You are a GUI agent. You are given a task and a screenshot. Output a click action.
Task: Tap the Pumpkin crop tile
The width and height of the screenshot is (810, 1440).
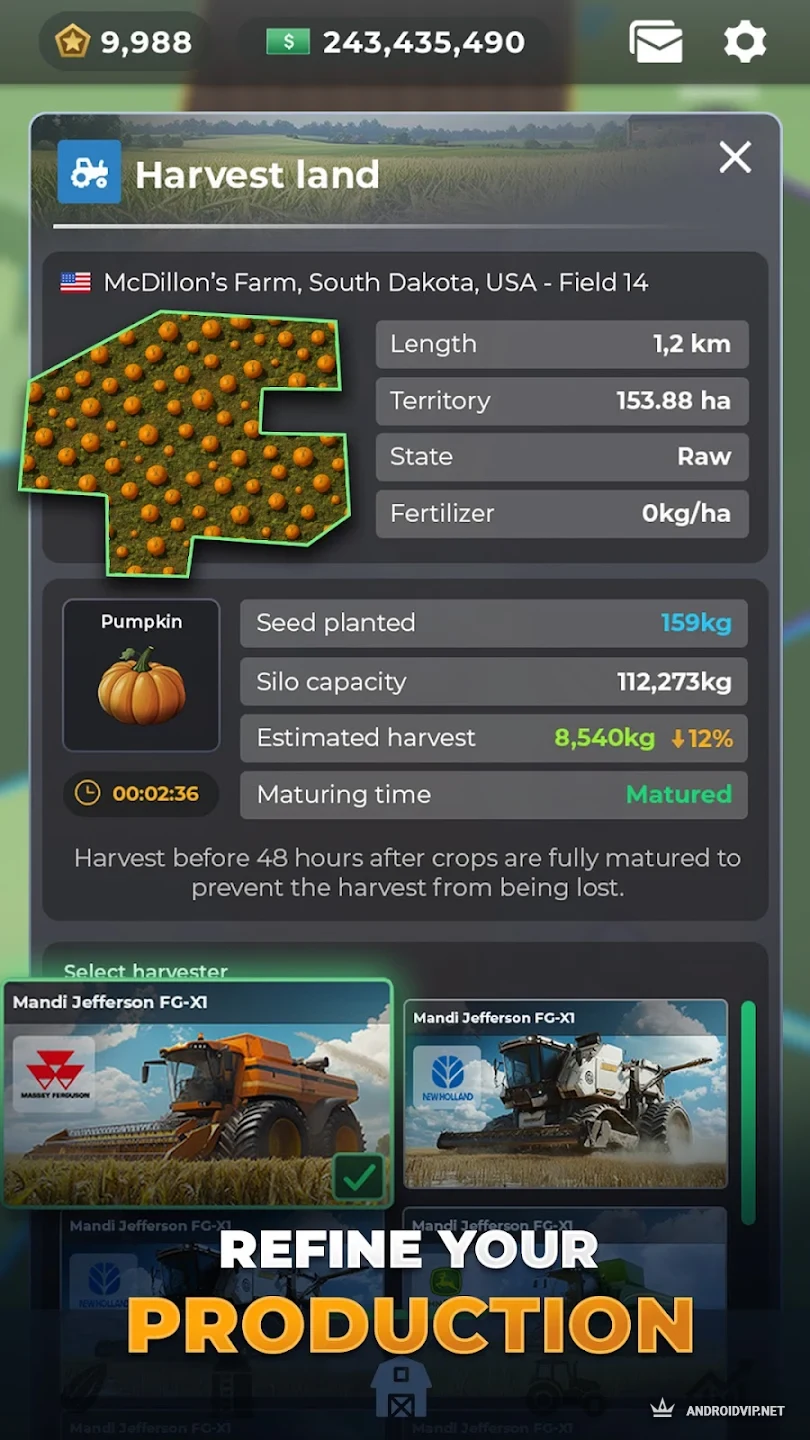click(x=141, y=675)
